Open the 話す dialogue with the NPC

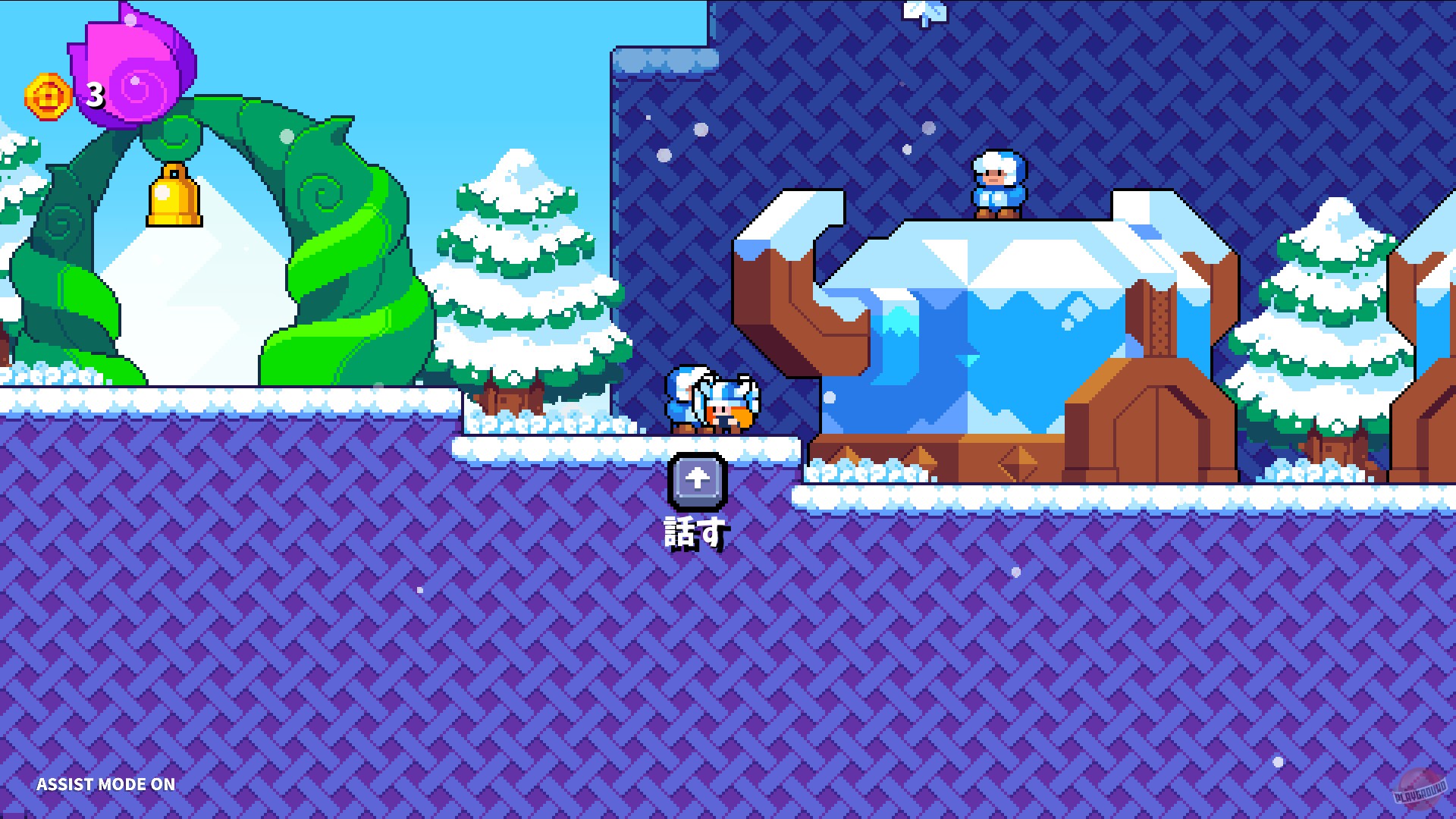click(695, 529)
